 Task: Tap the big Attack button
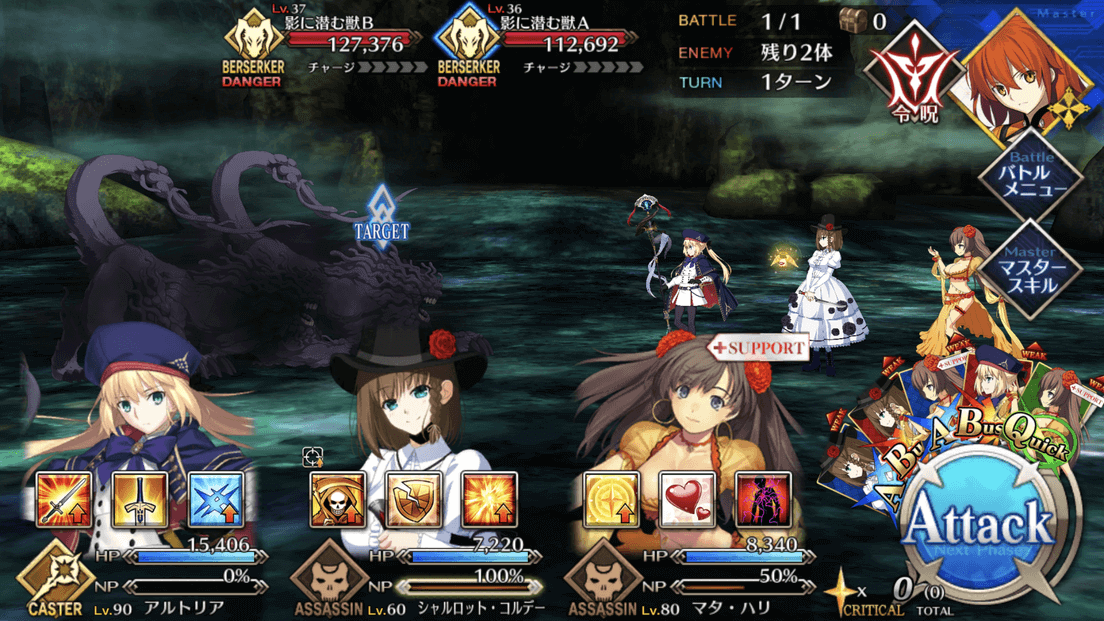pos(979,527)
